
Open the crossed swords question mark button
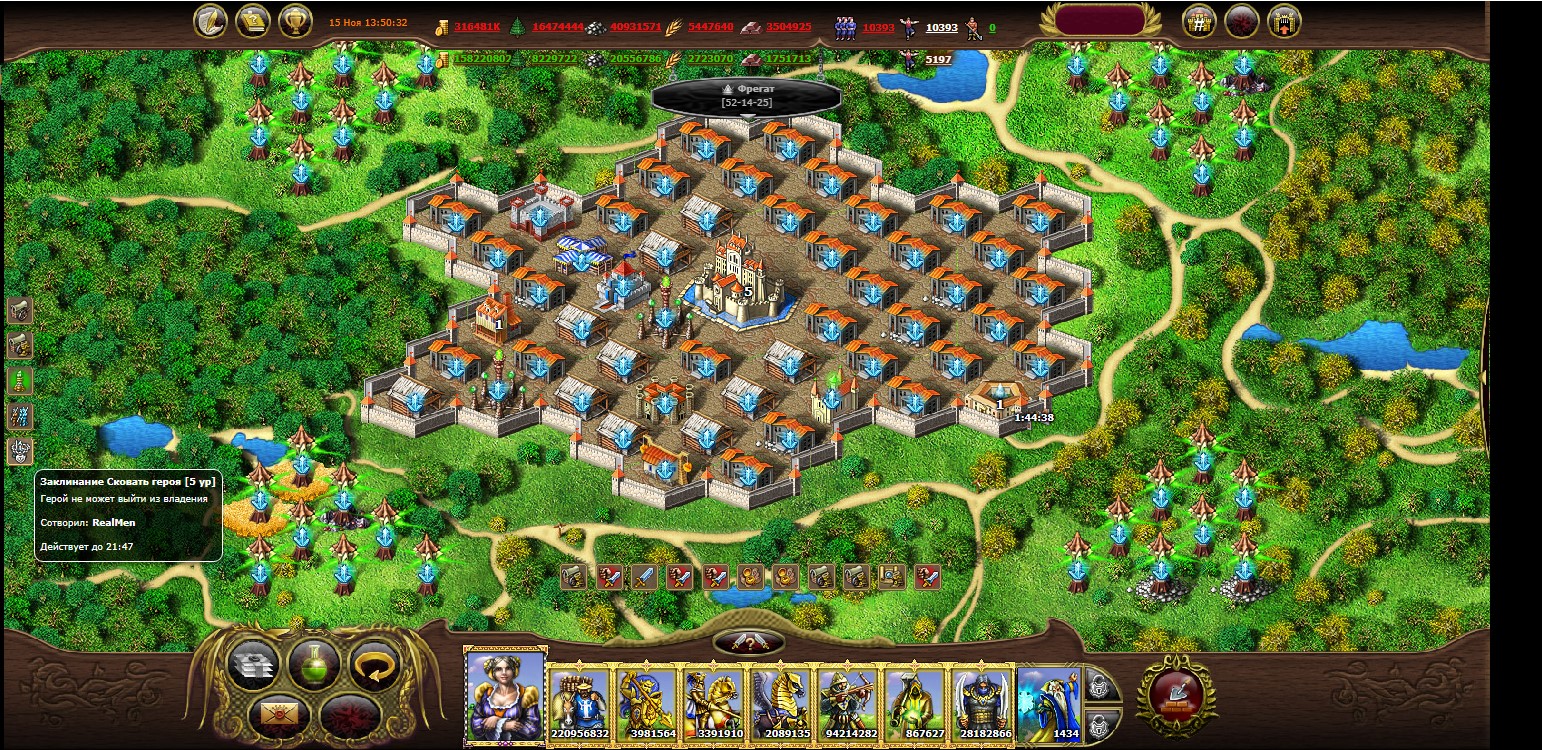pos(748,642)
